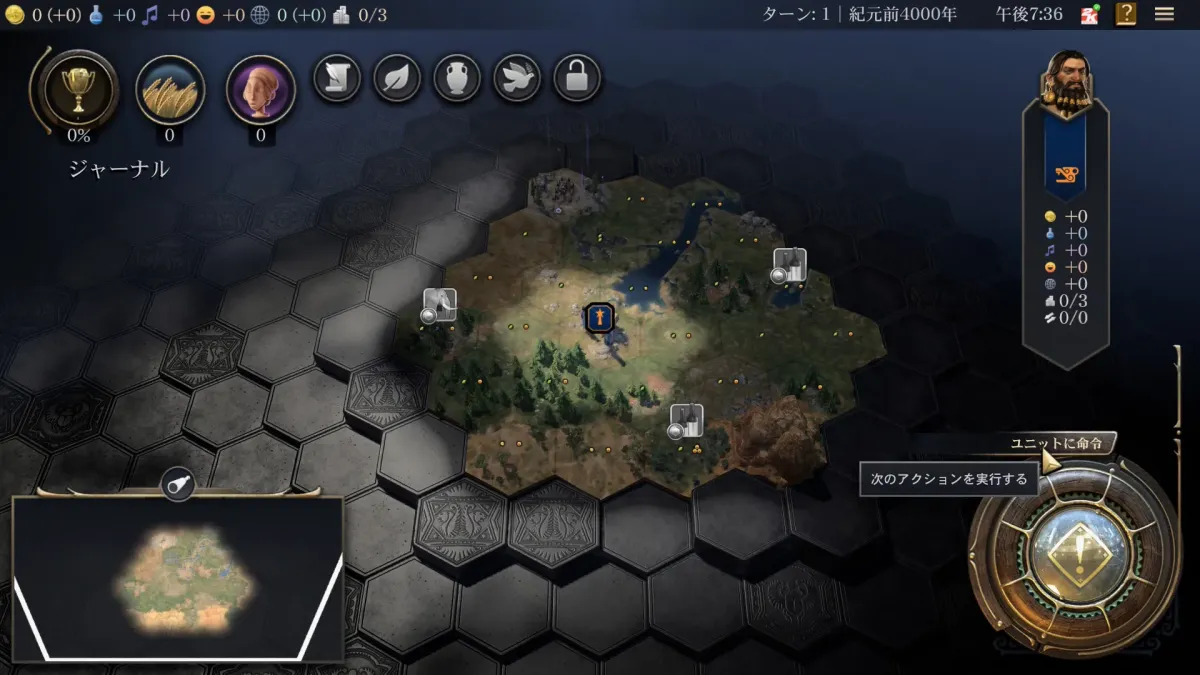
Task: Open the scroll and quill icon
Action: [x=337, y=78]
